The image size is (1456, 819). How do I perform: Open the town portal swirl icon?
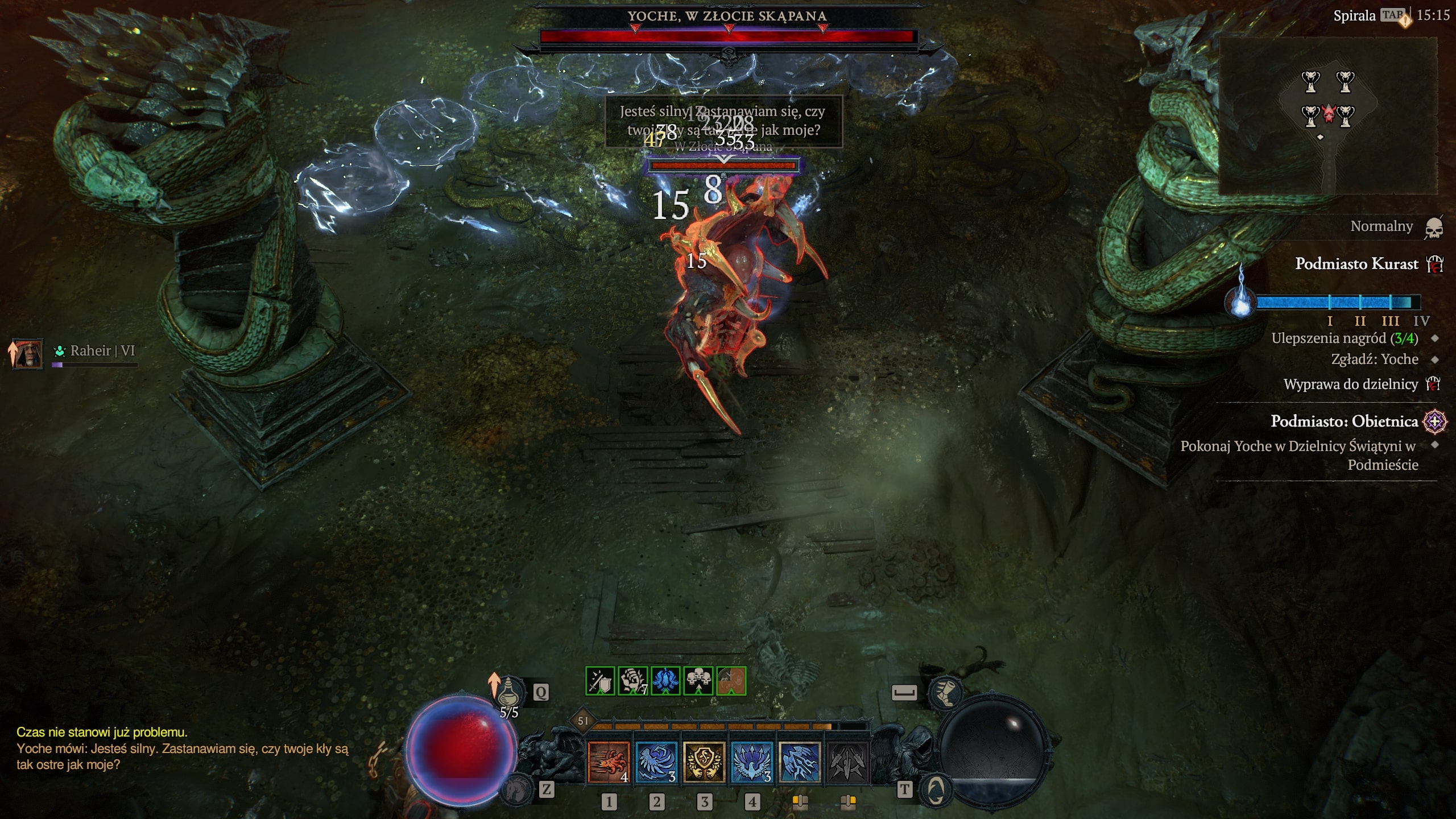coord(936,789)
